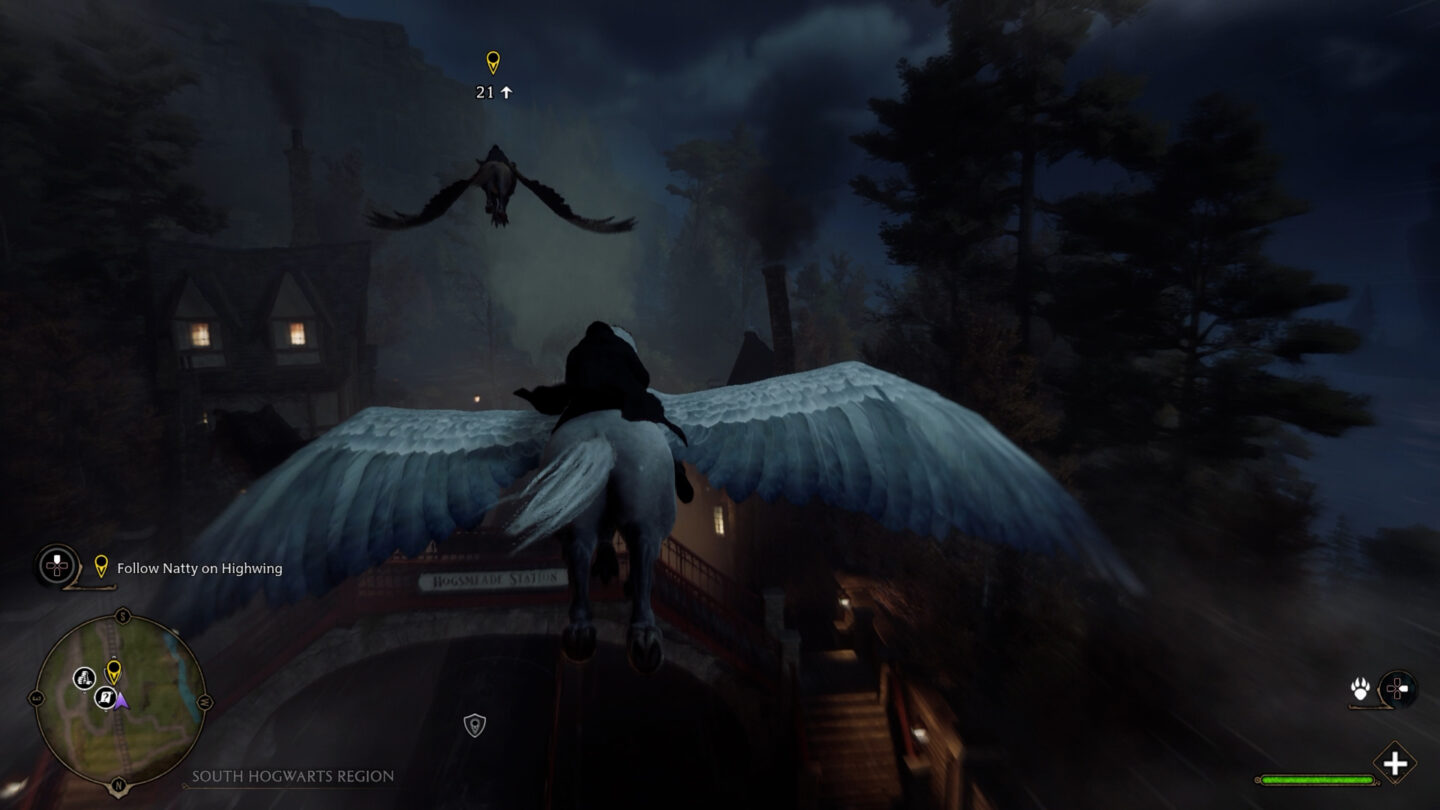Viewport: 1440px width, 810px height.
Task: Select the Follow Natty on Highwing objective
Action: coord(199,568)
